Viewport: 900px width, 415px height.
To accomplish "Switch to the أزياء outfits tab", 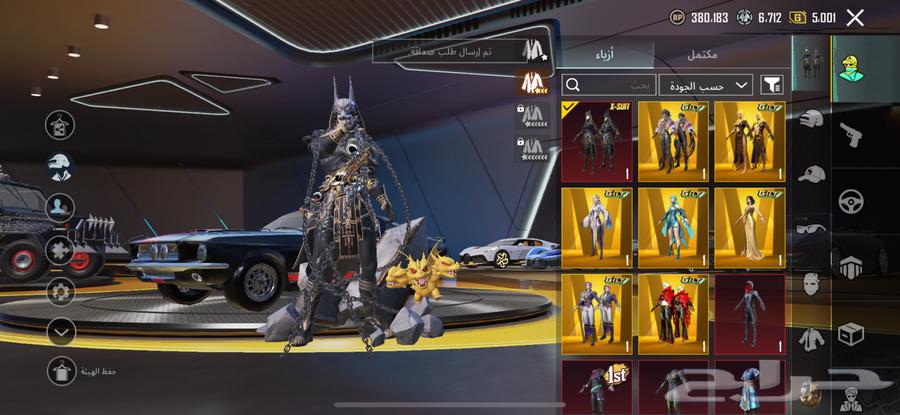I will [x=605, y=55].
